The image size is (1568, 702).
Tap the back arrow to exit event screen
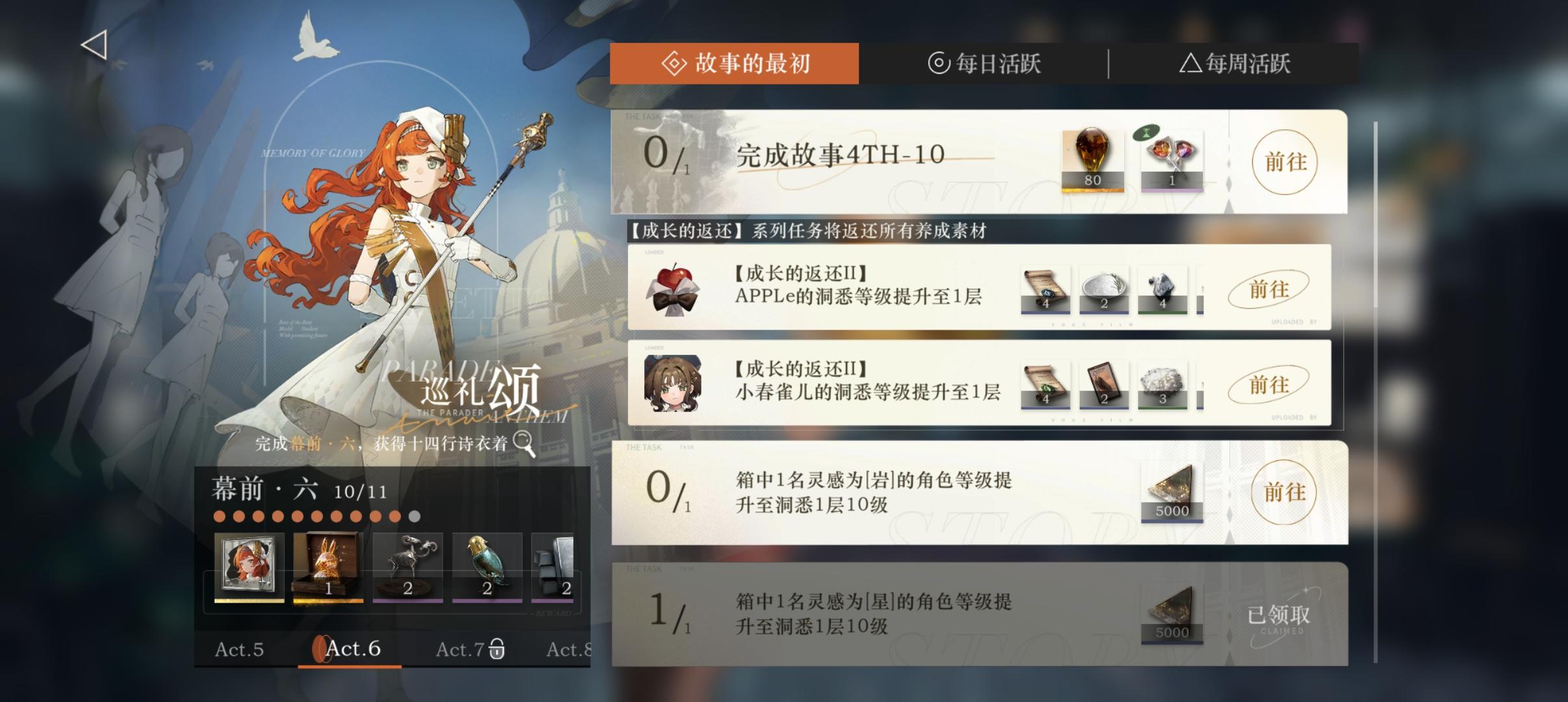93,44
